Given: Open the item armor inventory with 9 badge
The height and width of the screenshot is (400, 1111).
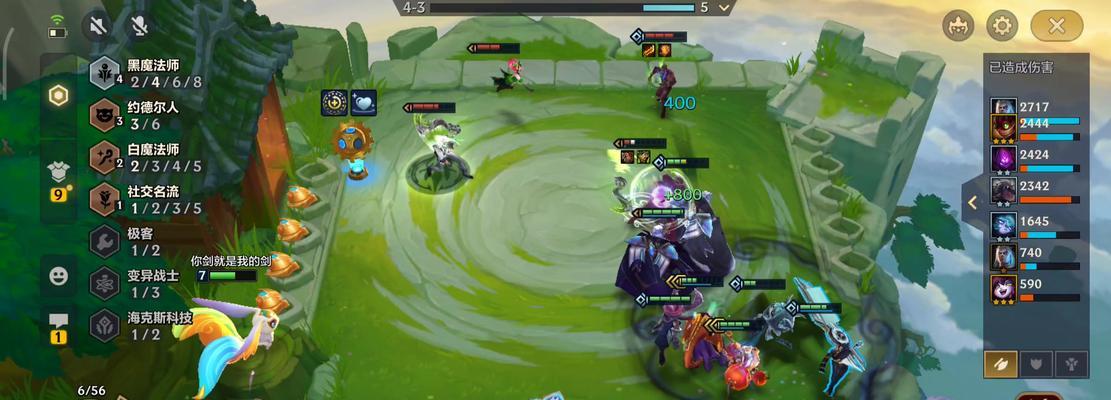Looking at the screenshot, I should (58, 178).
